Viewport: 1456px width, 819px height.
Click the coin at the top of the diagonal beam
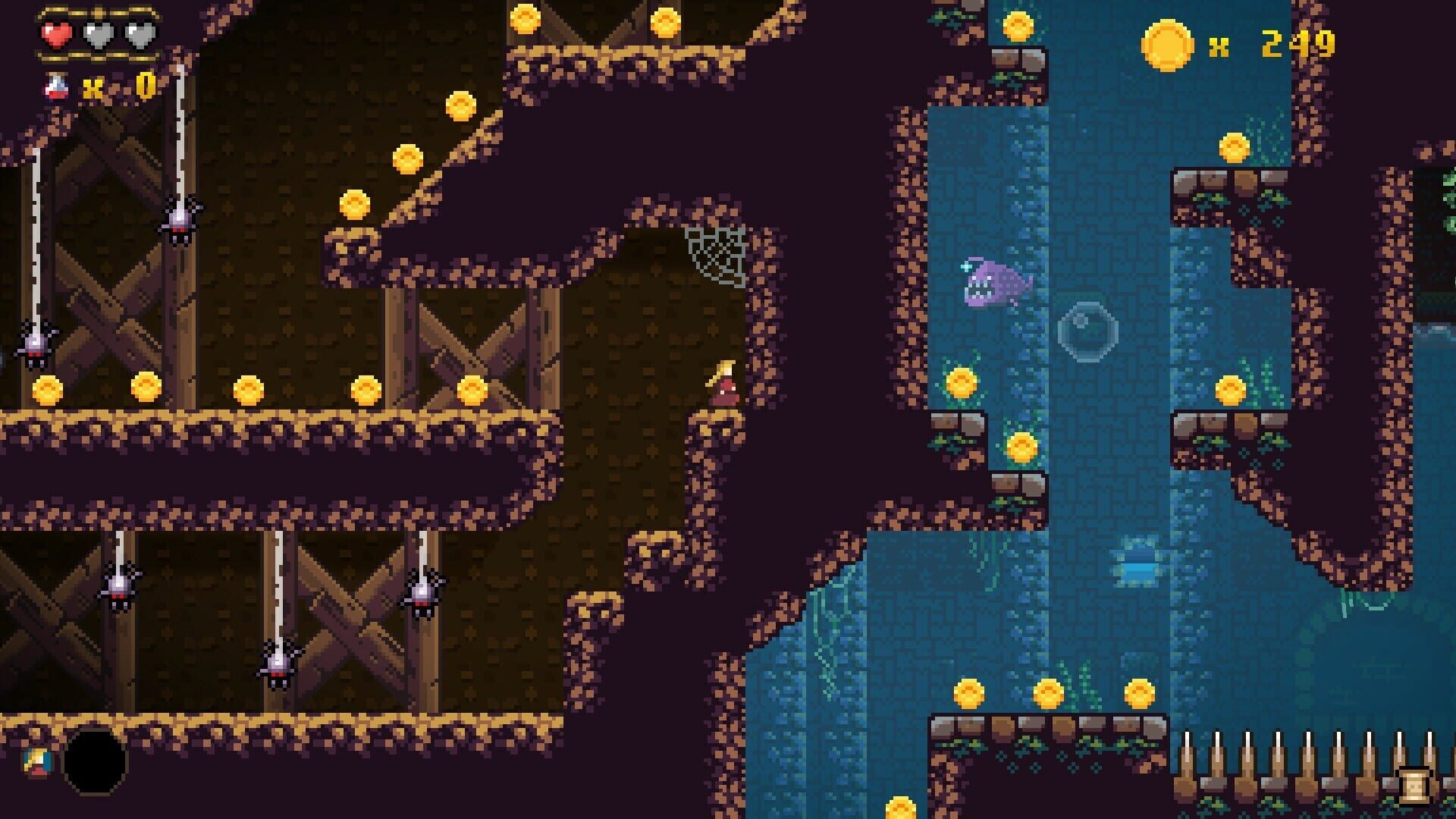click(463, 106)
